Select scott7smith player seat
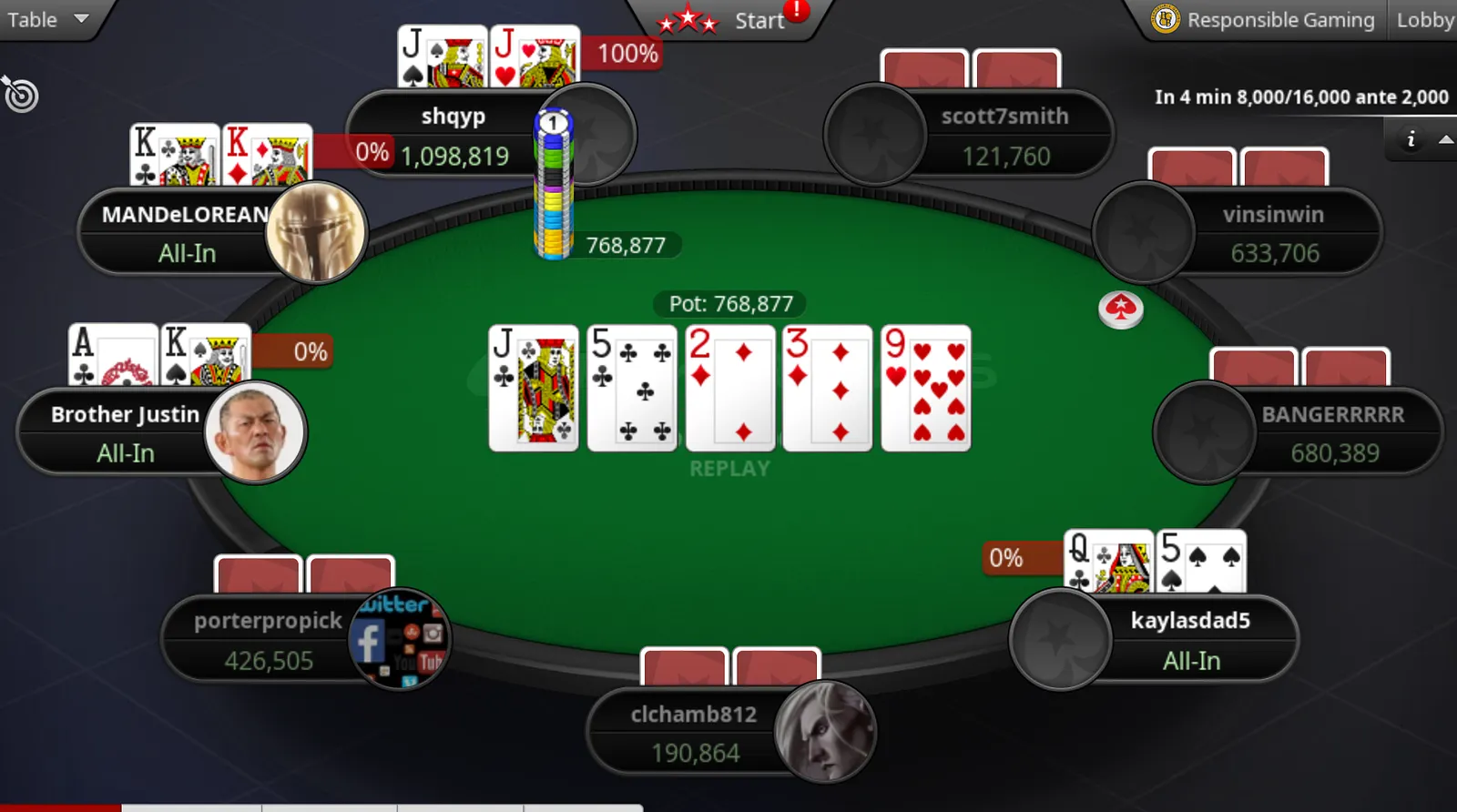This screenshot has height=812, width=1457. tap(1004, 136)
